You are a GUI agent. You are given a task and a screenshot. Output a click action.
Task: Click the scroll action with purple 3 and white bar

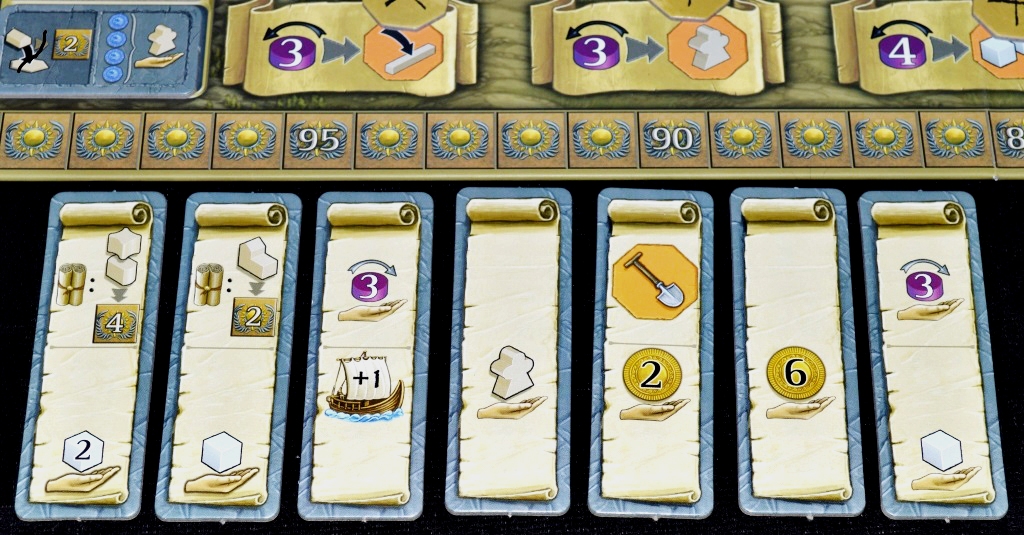coord(348,48)
